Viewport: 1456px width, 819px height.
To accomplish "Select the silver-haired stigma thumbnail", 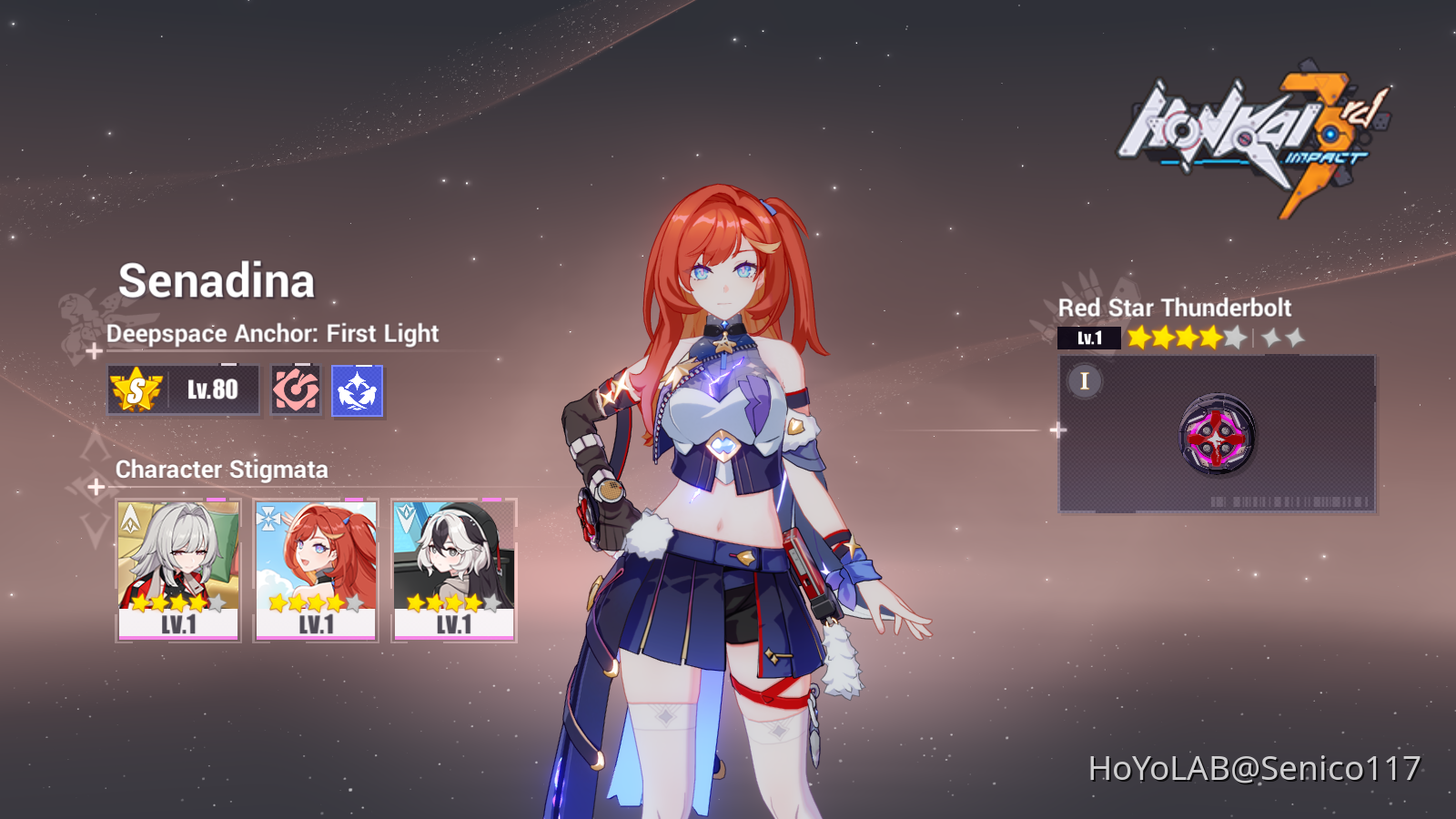I will click(180, 564).
